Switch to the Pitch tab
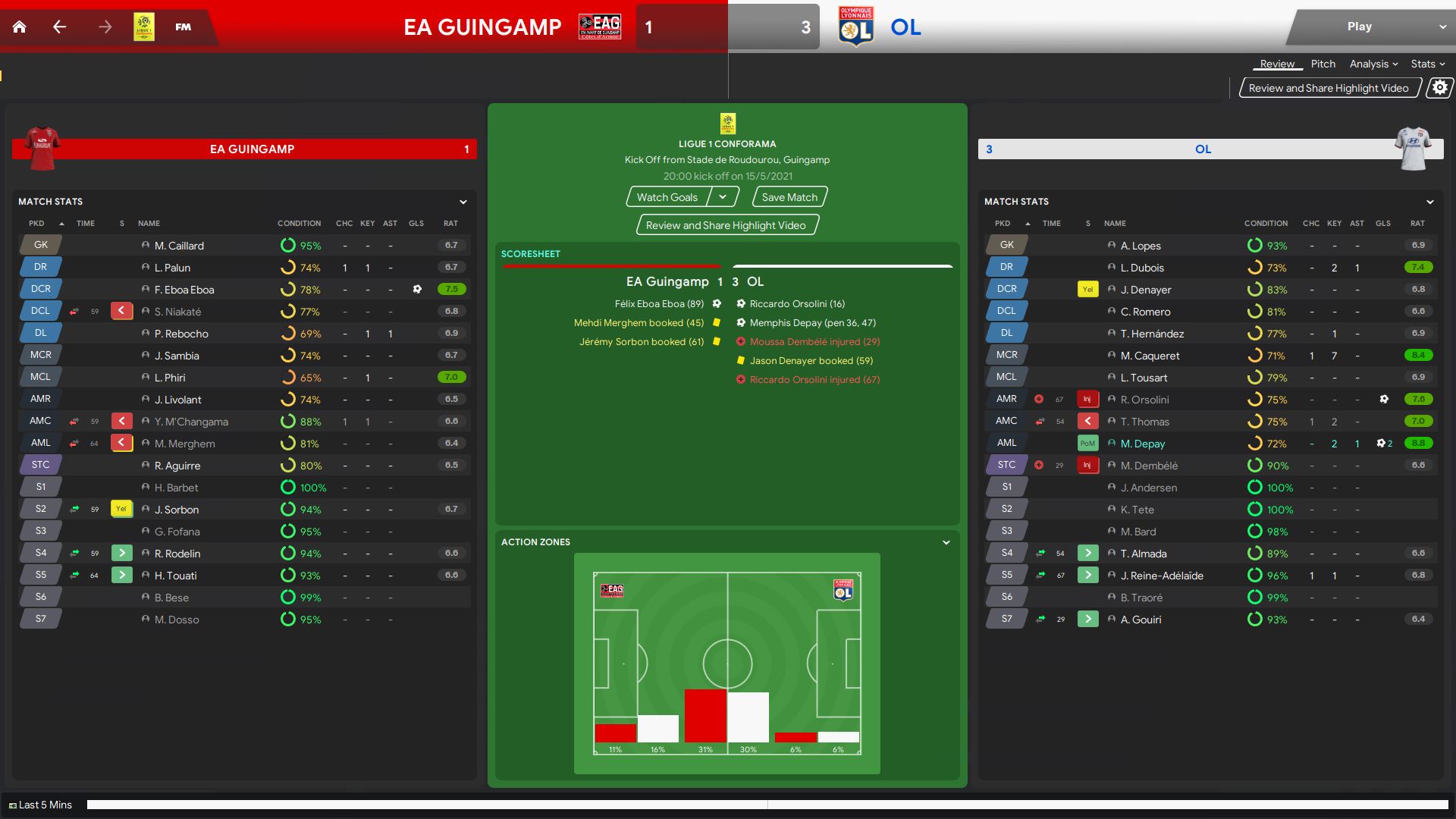1456x819 pixels. (x=1323, y=64)
